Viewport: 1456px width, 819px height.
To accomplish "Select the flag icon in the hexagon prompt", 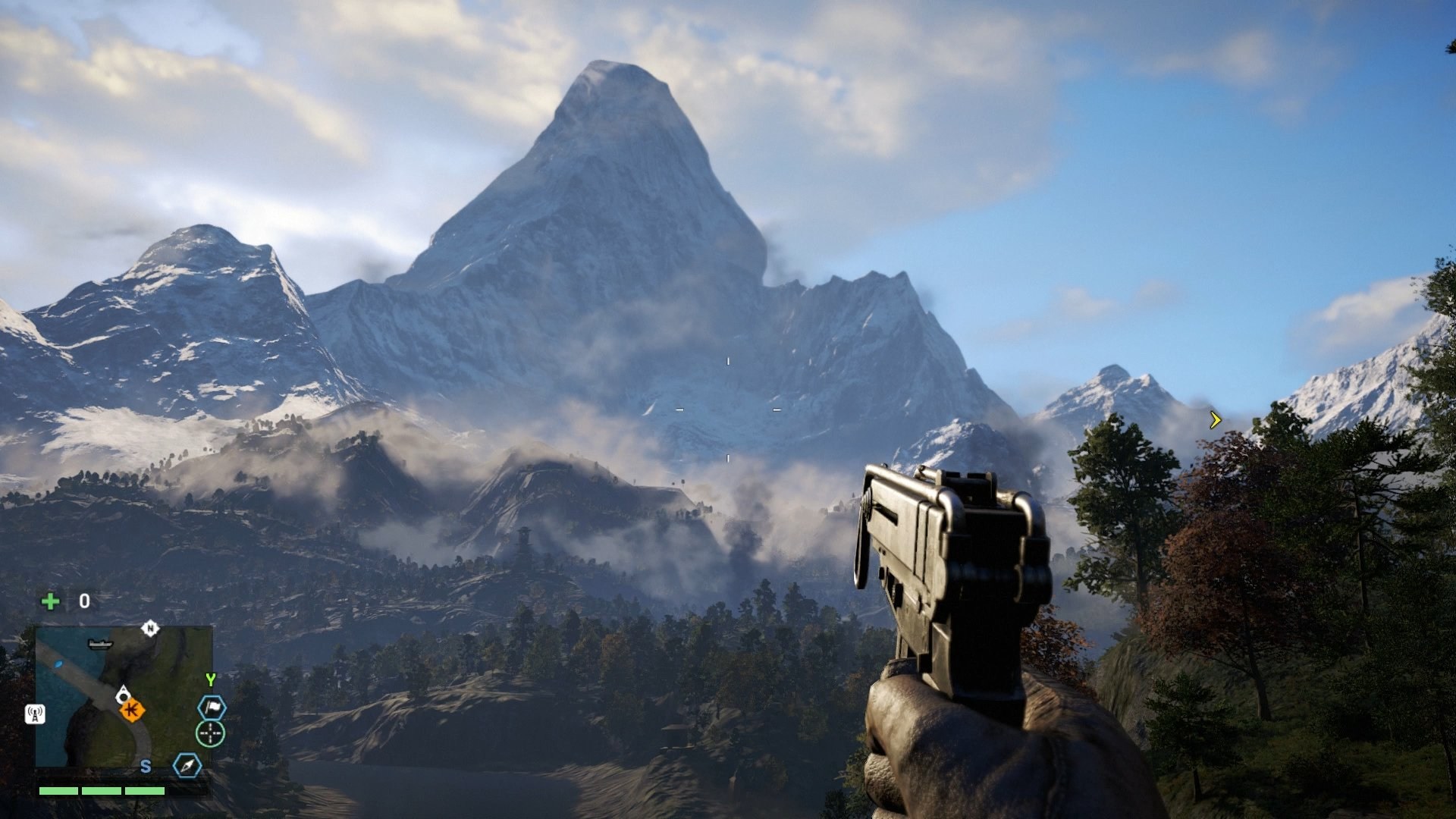I will pyautogui.click(x=212, y=707).
